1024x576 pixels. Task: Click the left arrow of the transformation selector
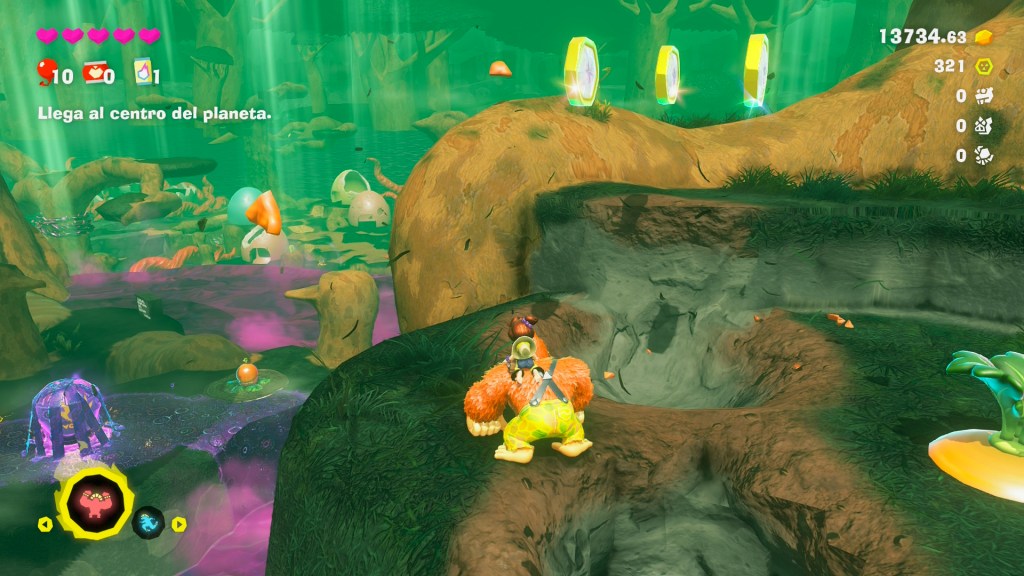pos(44,523)
